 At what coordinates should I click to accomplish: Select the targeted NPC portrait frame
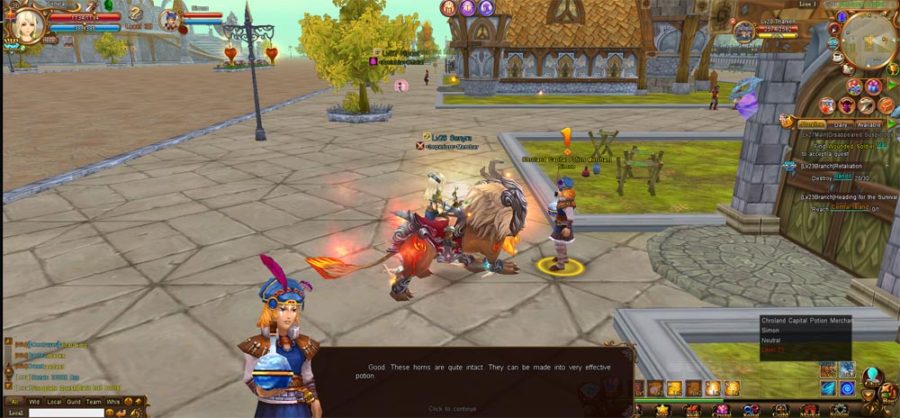click(746, 31)
